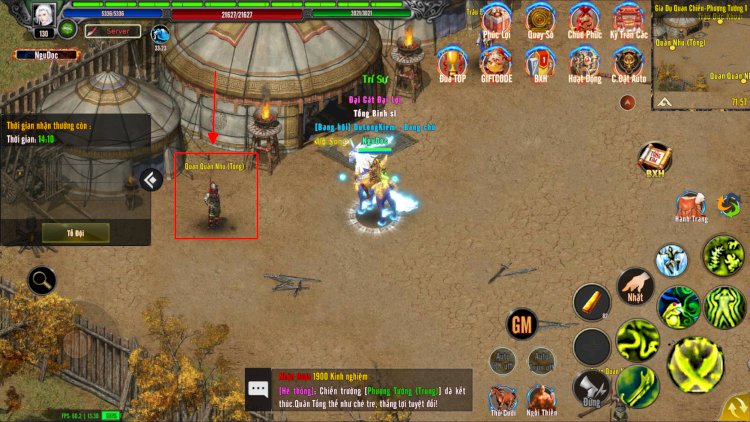This screenshot has height=422, width=750.
Task: Open the Kỳ Trân Các shop
Action: [628, 22]
